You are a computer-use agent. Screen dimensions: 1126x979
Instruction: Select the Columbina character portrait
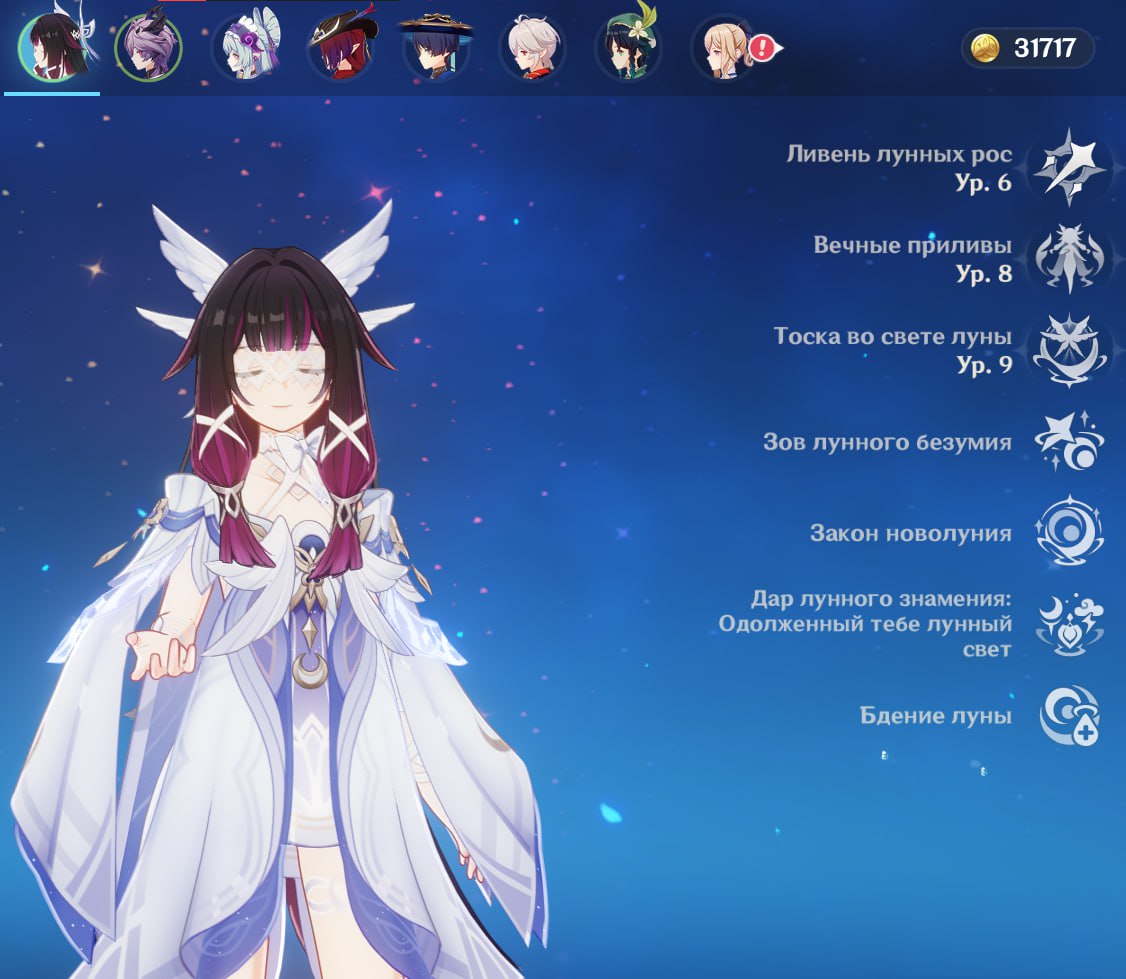pyautogui.click(x=52, y=47)
